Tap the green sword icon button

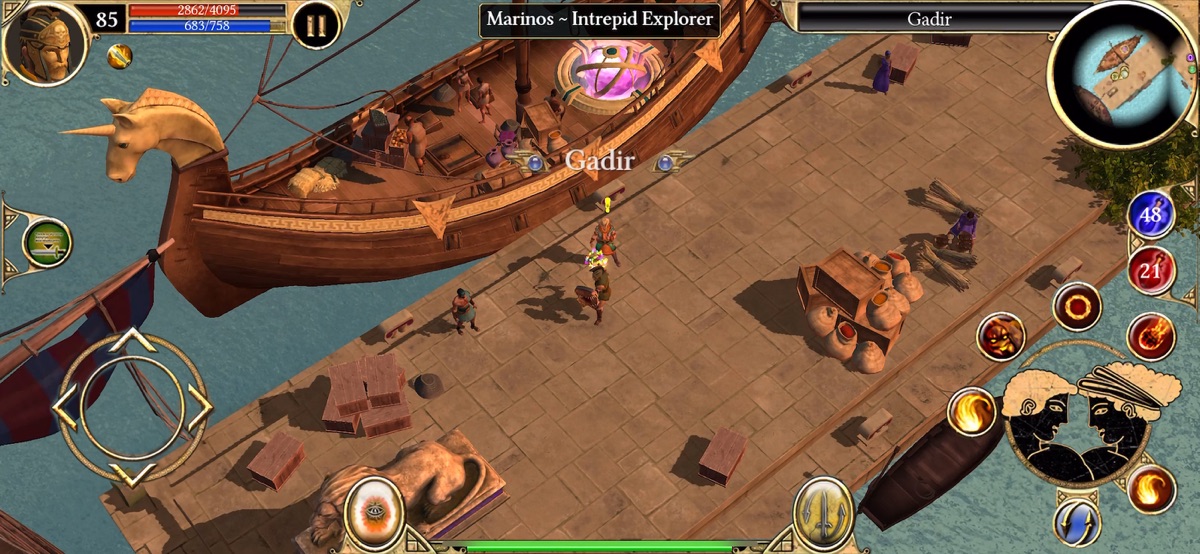click(47, 243)
